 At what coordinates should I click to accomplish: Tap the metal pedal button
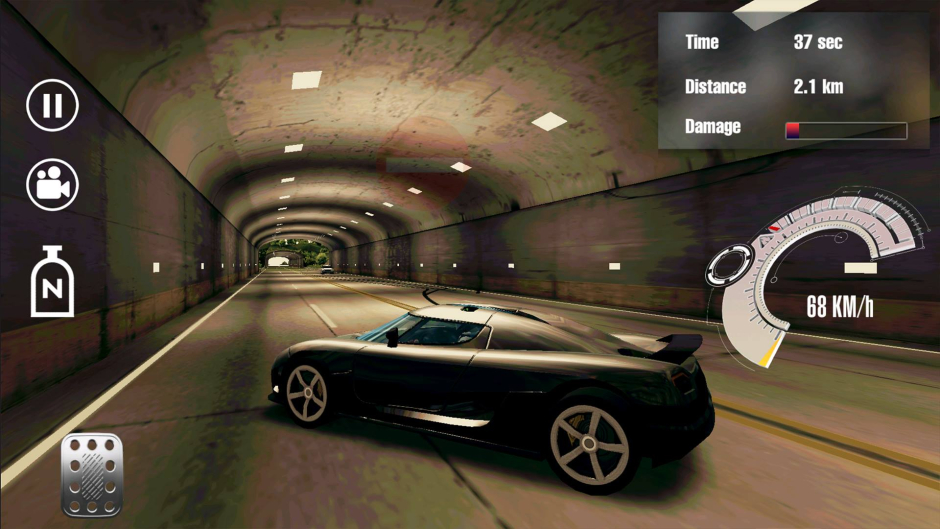[92, 474]
